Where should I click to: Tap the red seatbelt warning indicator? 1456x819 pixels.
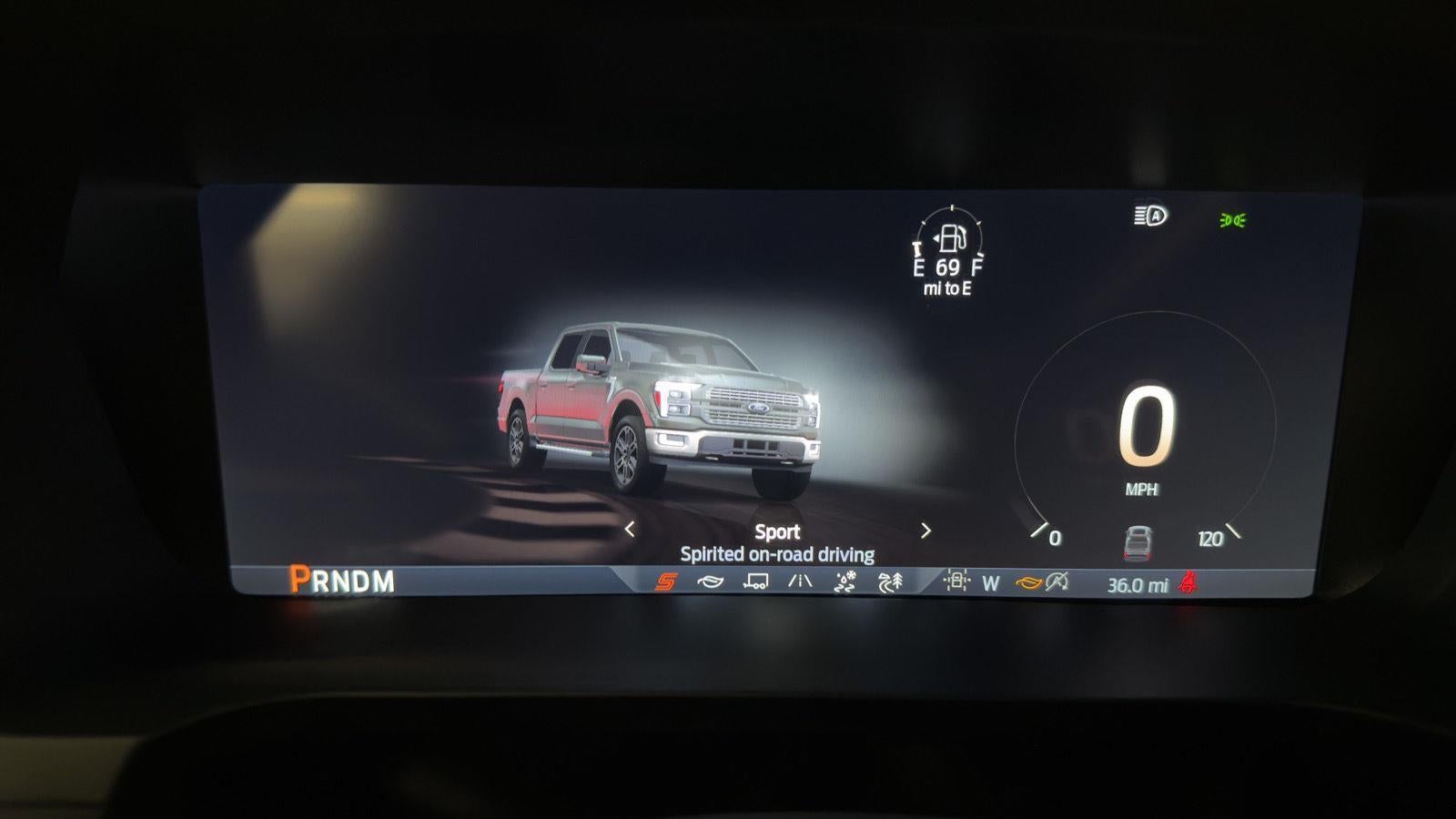pos(1188,582)
